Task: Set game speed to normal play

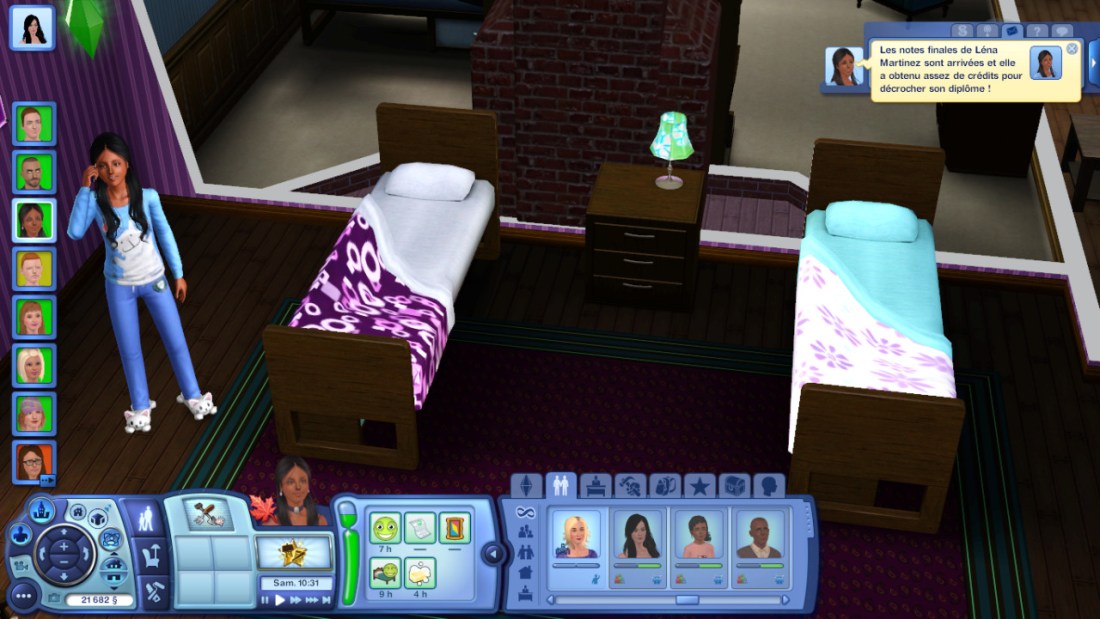Action: tap(280, 600)
